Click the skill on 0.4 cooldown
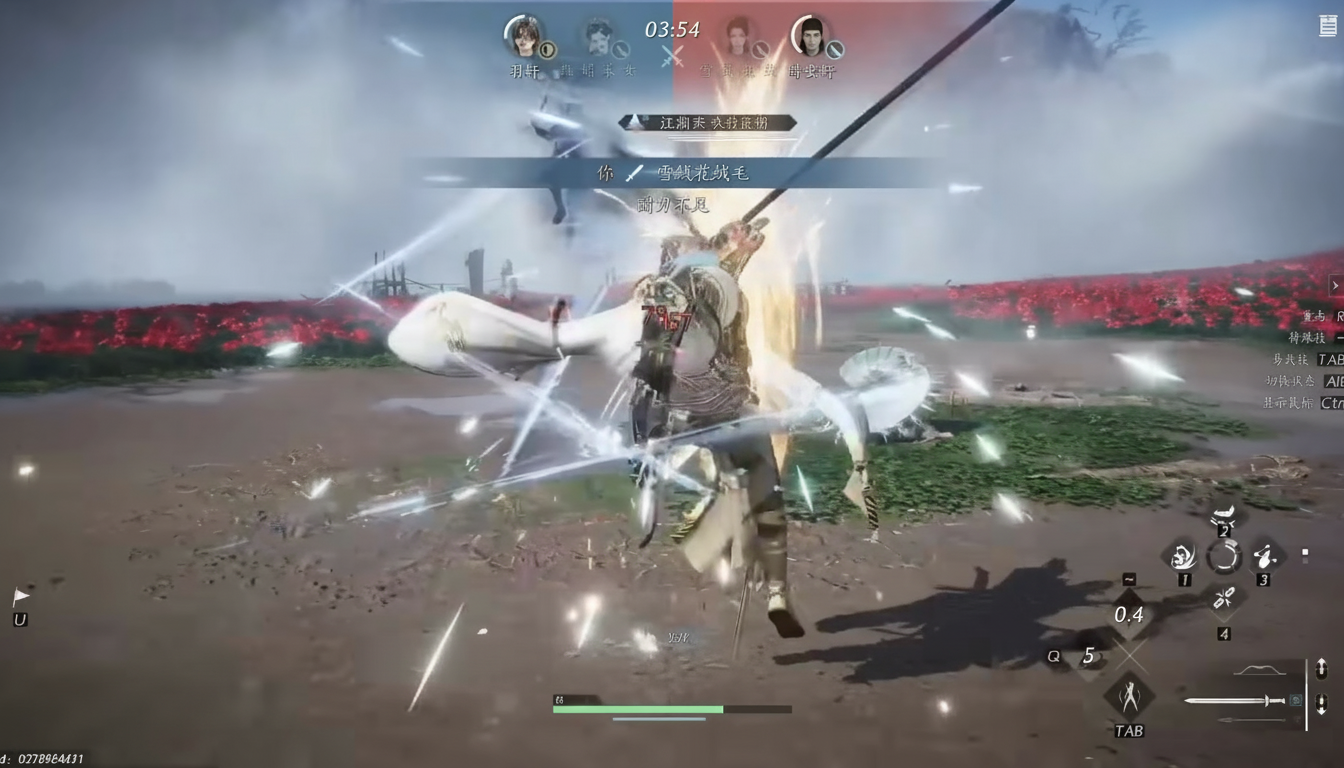1344x768 pixels. pyautogui.click(x=1129, y=614)
